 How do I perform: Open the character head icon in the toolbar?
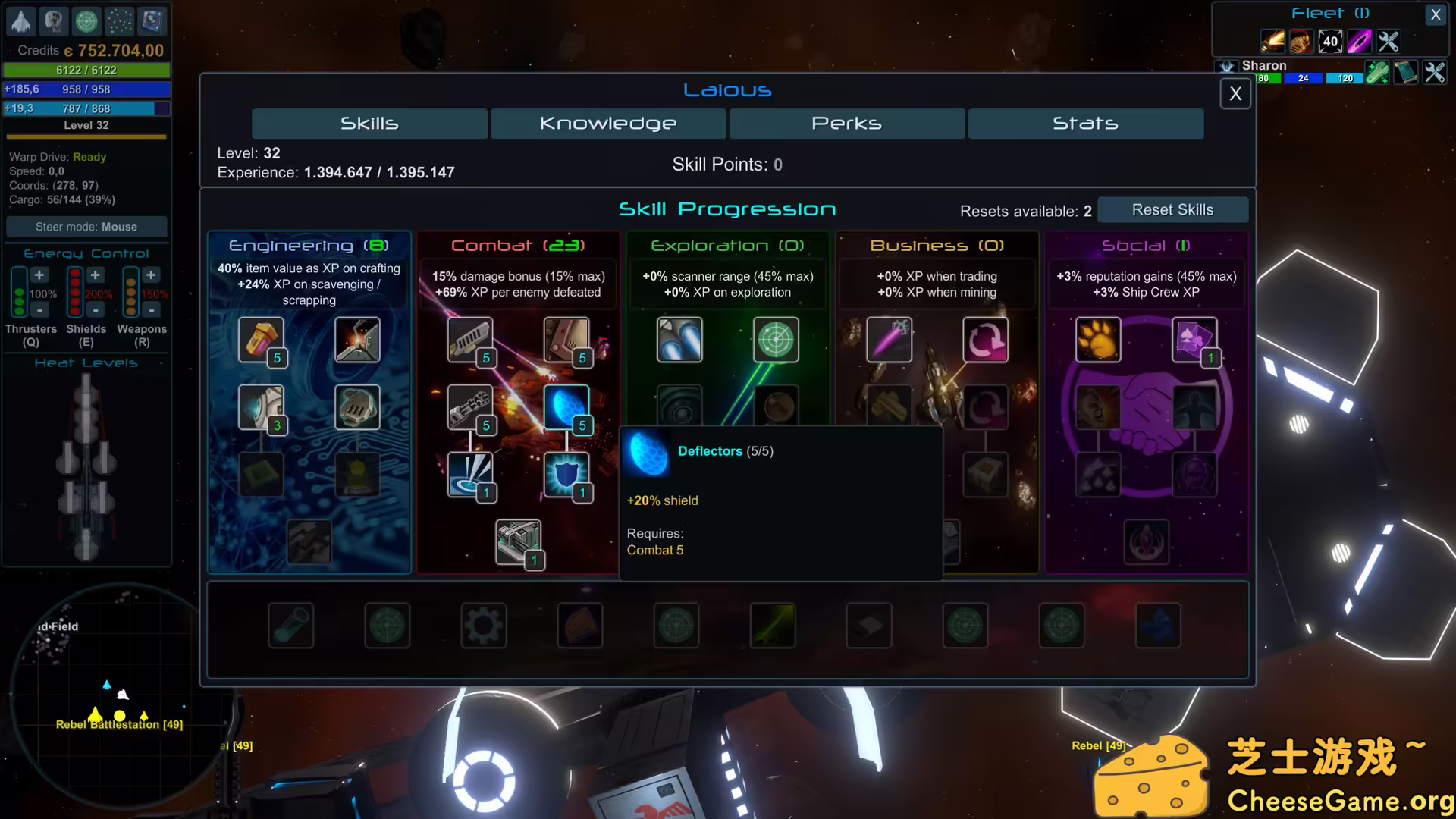53,21
